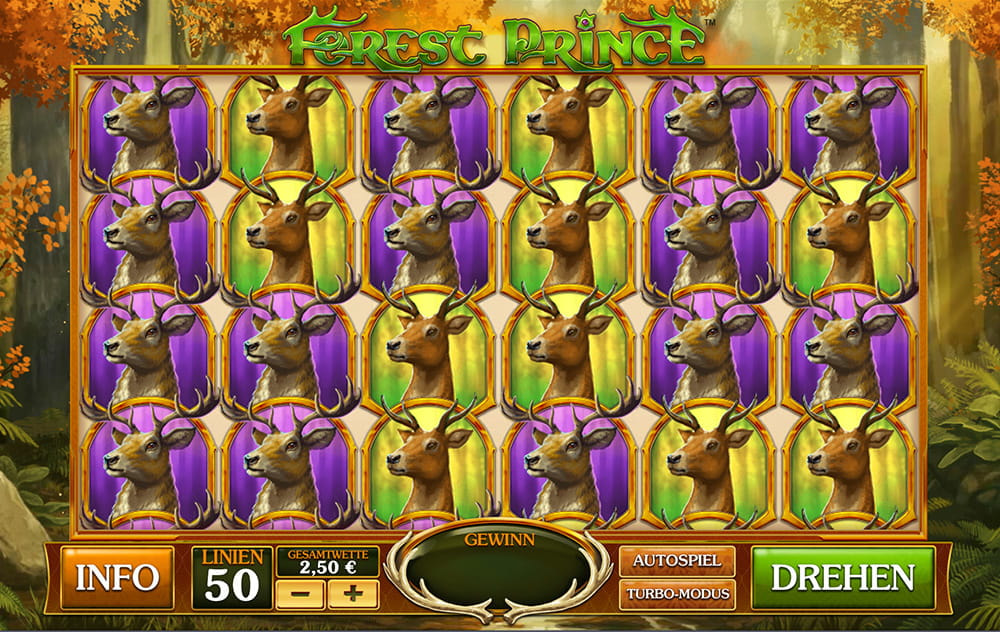Toggle Turbo-Modus

click(x=677, y=594)
